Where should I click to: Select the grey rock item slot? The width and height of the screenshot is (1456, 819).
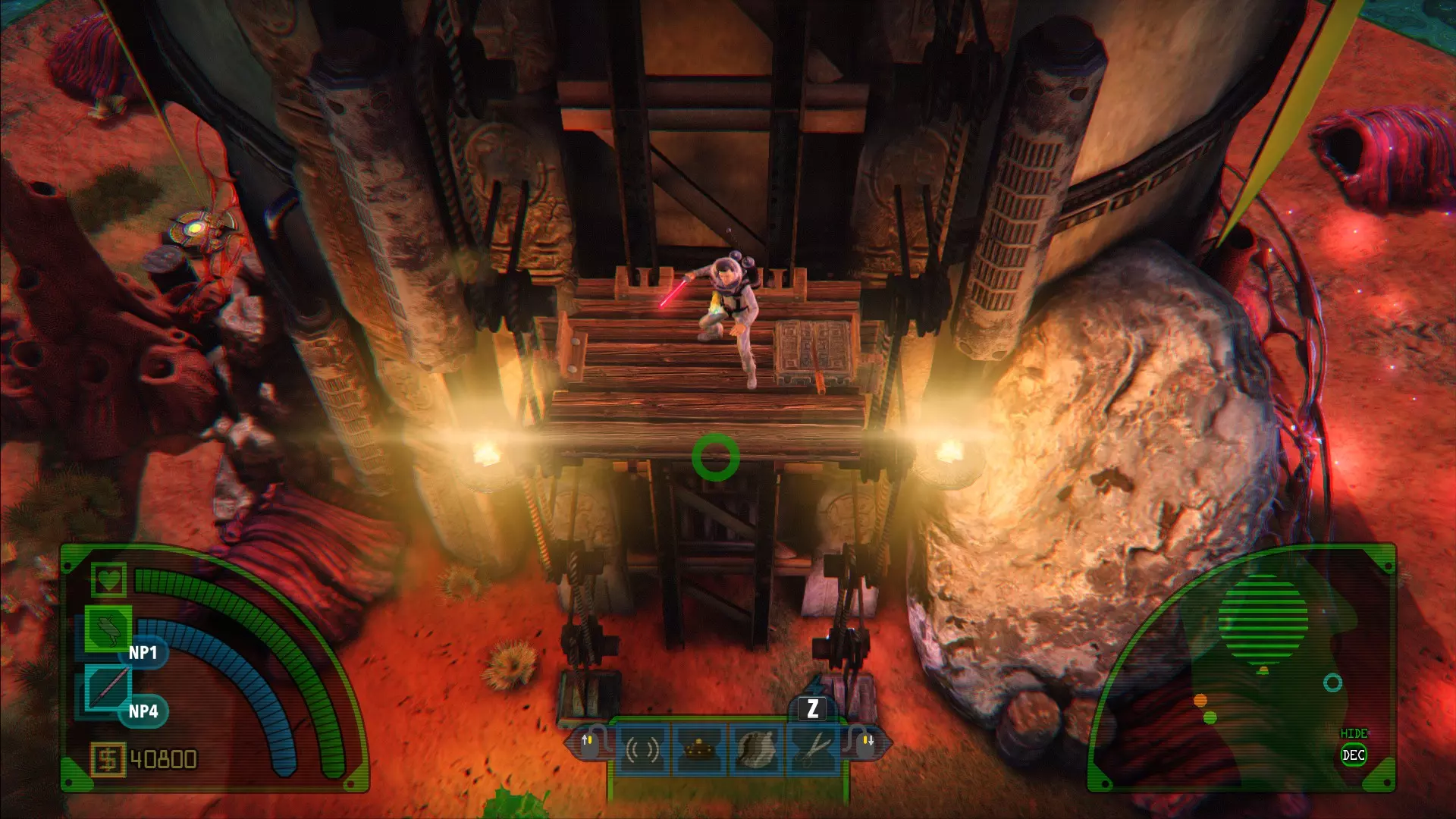[x=756, y=749]
